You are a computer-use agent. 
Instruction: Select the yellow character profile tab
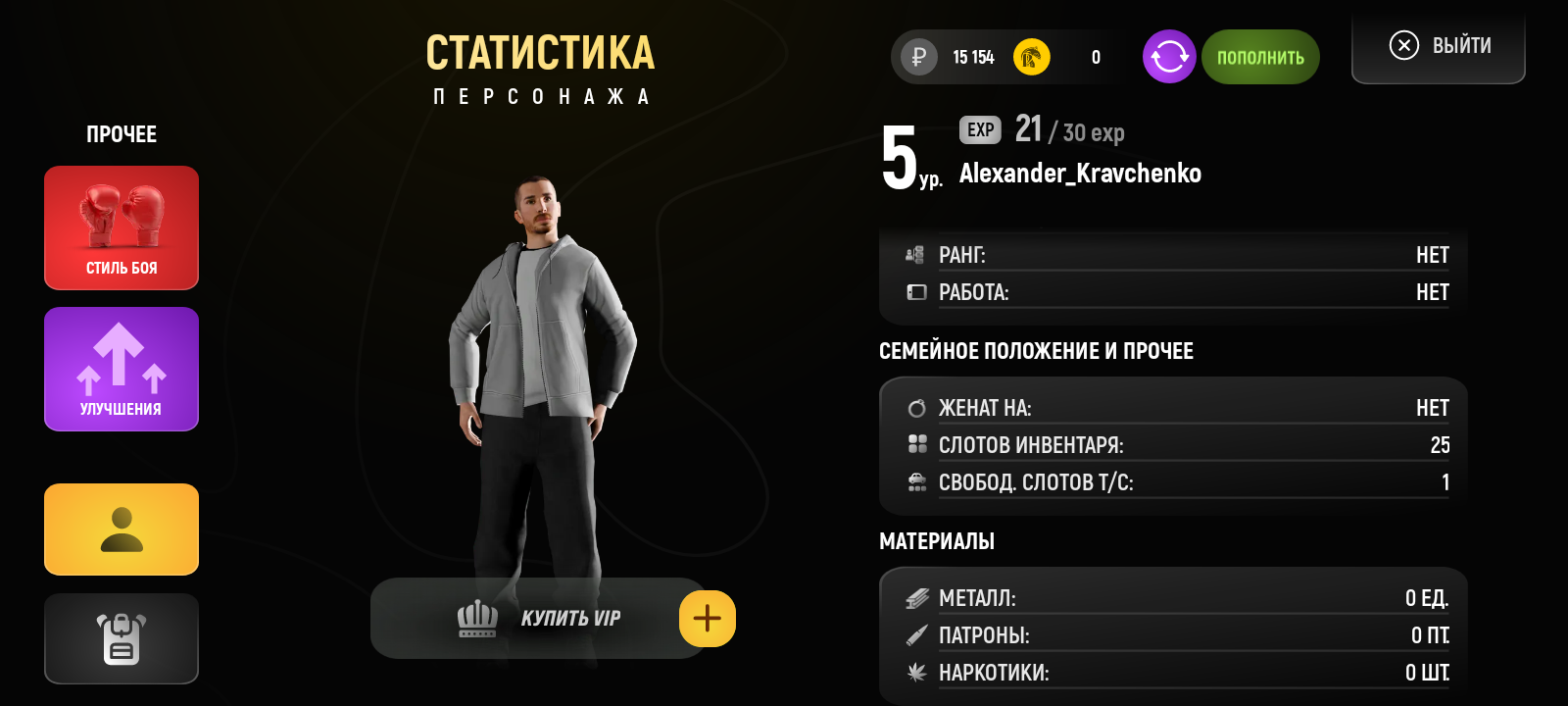(122, 529)
